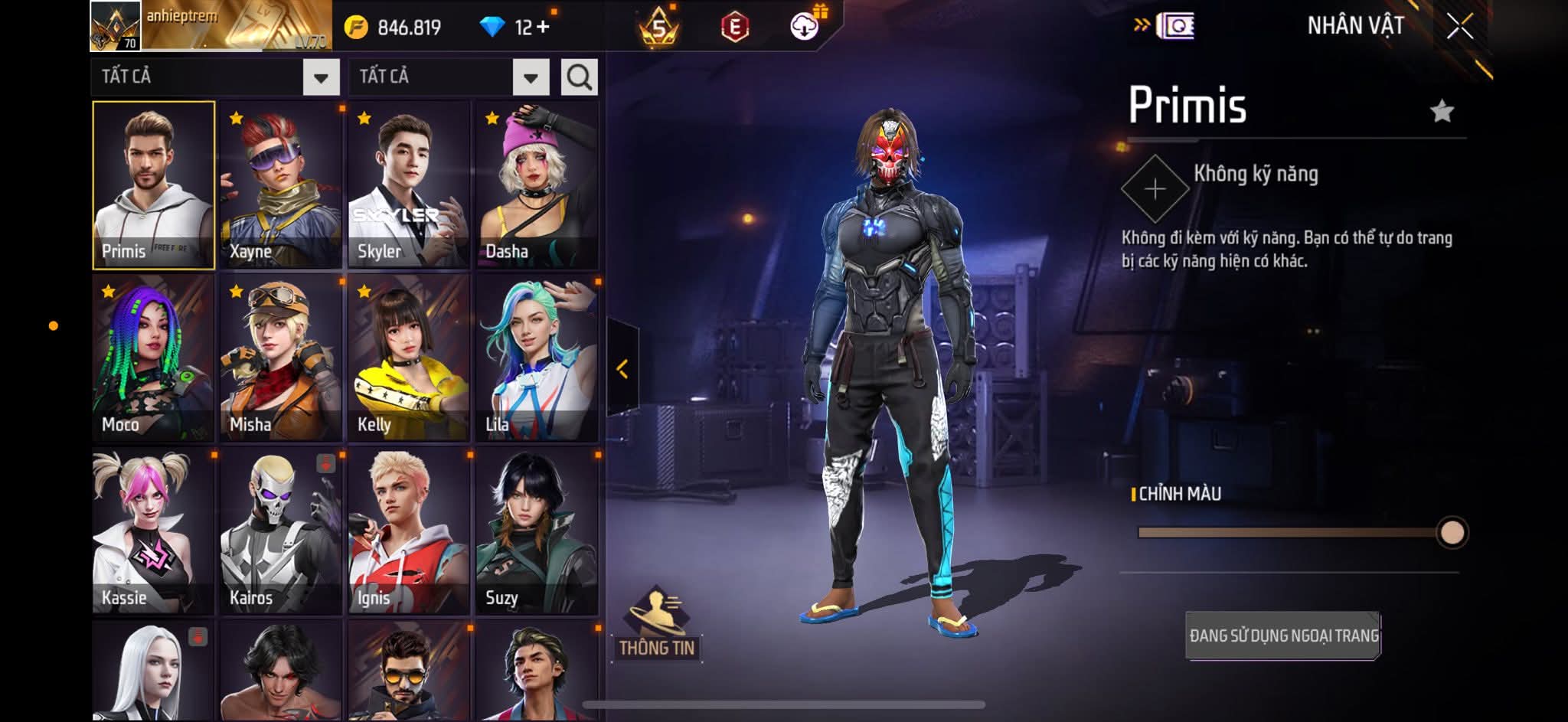Open the Thông Tin info button
The width and height of the screenshot is (1568, 722).
click(x=657, y=626)
